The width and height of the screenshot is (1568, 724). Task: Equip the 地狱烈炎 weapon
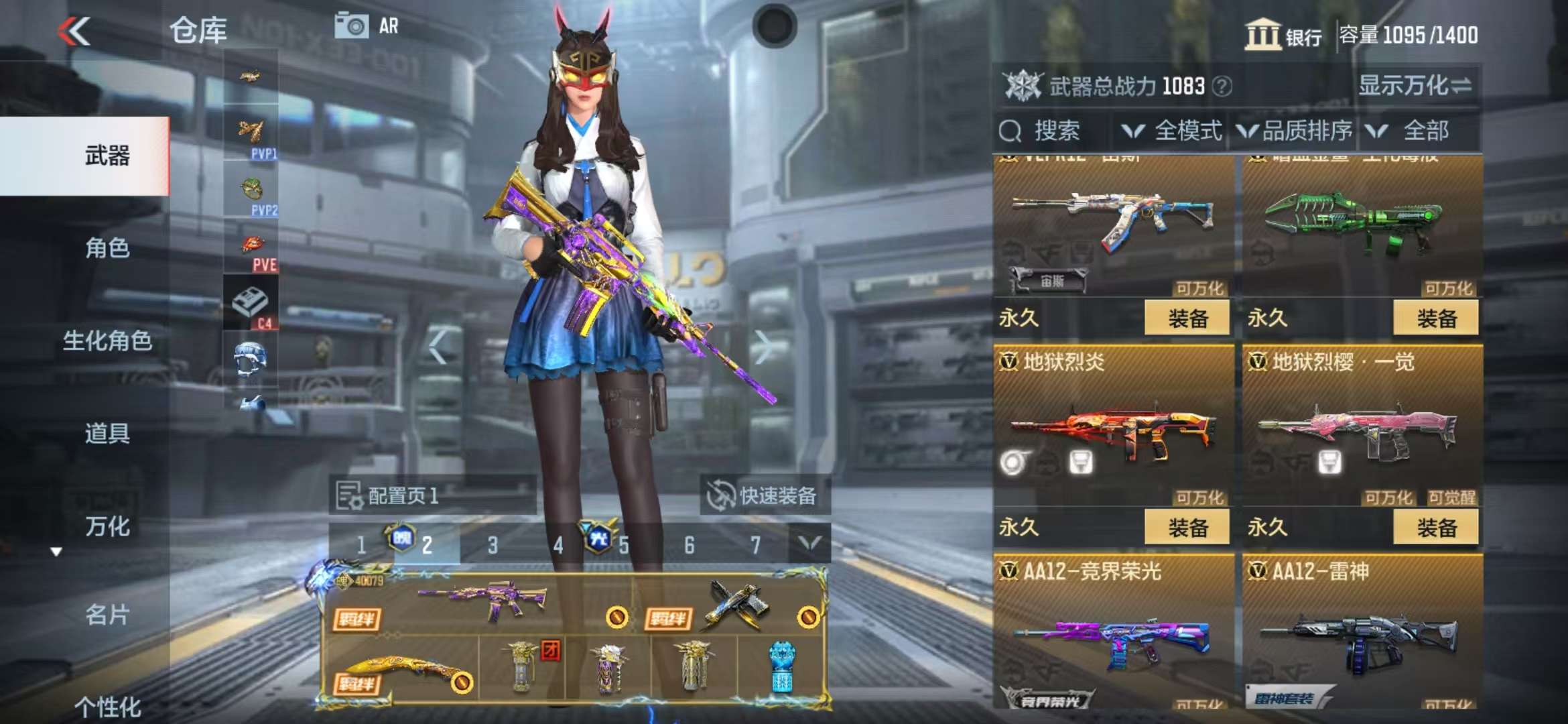point(1187,528)
